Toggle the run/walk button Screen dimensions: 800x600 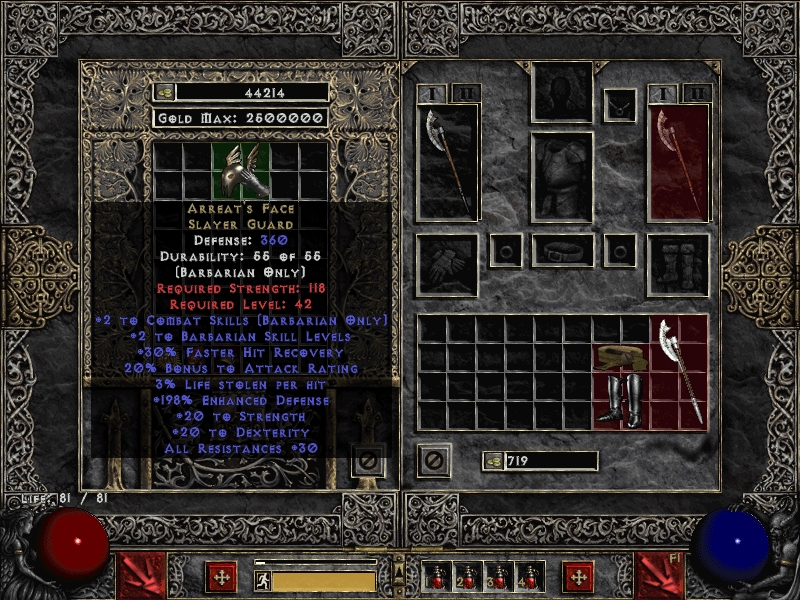pos(263,579)
